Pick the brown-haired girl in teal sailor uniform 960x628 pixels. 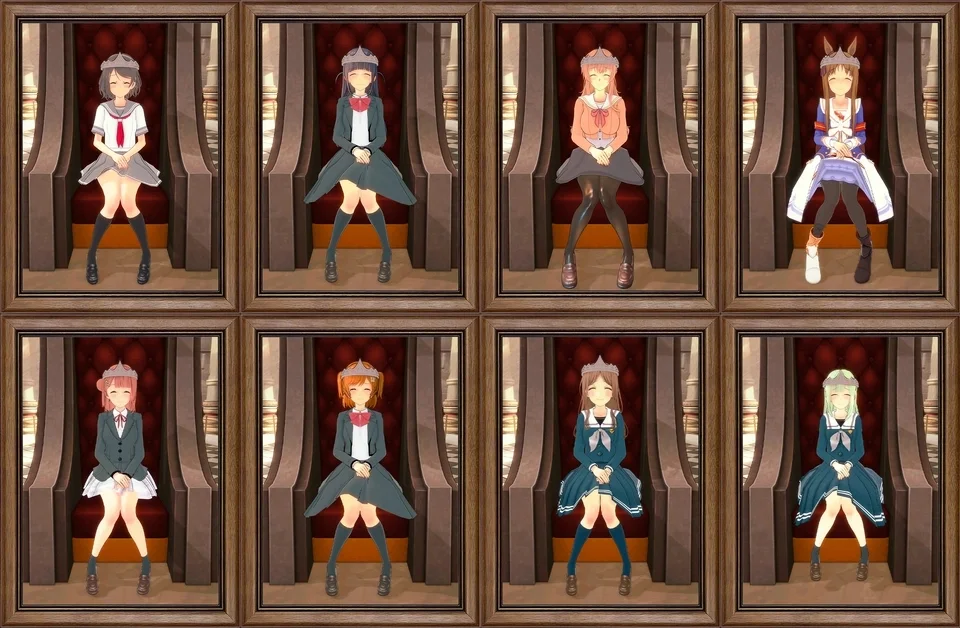[600, 470]
